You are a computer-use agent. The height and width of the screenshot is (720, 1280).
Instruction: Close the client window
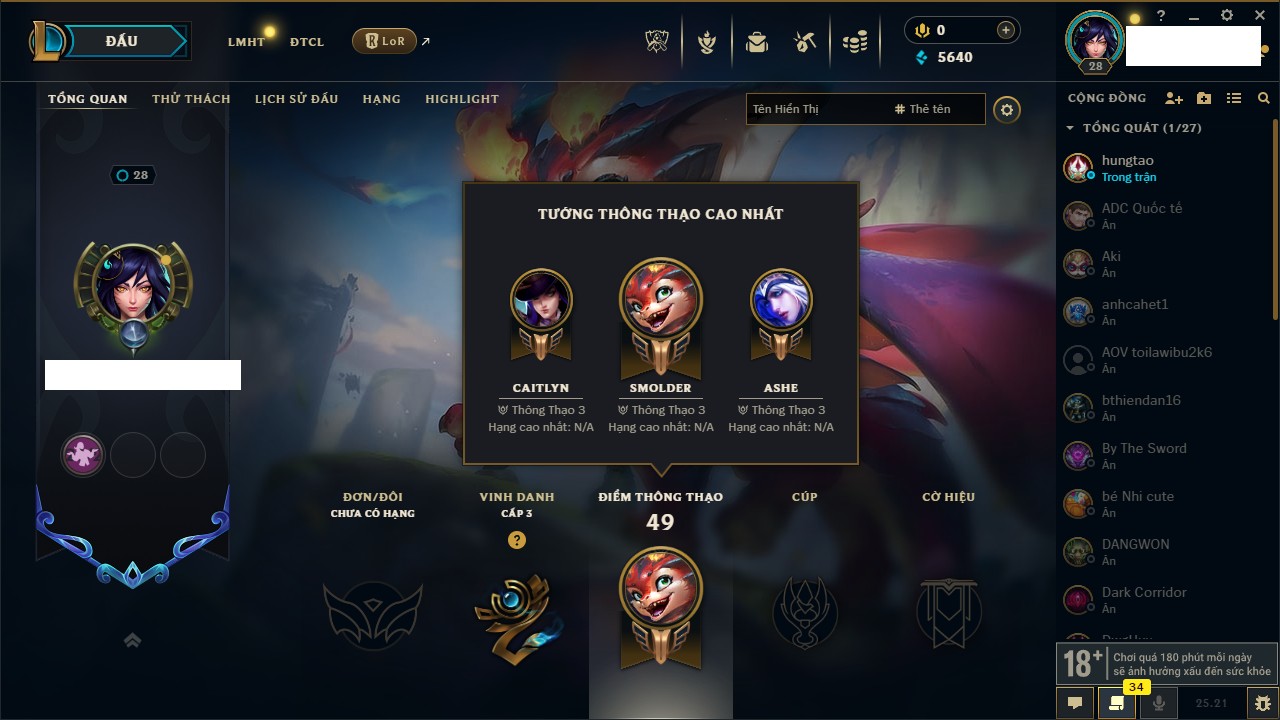pos(1259,15)
